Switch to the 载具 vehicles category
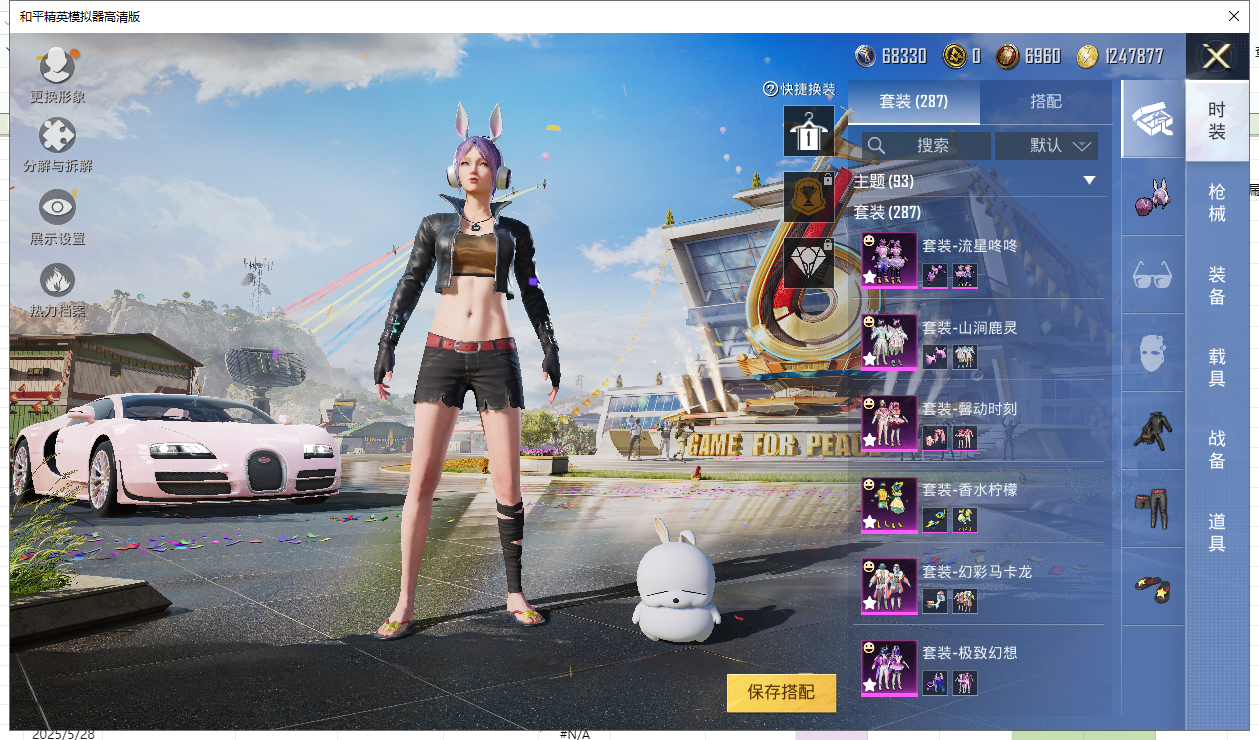 coord(1217,367)
